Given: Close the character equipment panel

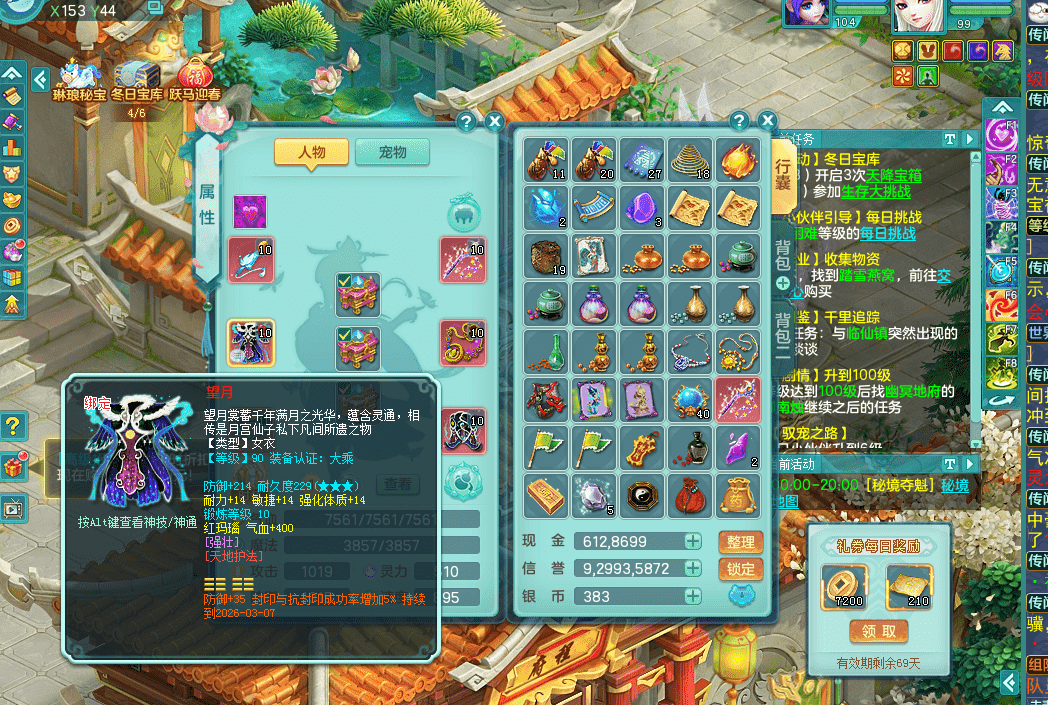Looking at the screenshot, I should point(494,122).
